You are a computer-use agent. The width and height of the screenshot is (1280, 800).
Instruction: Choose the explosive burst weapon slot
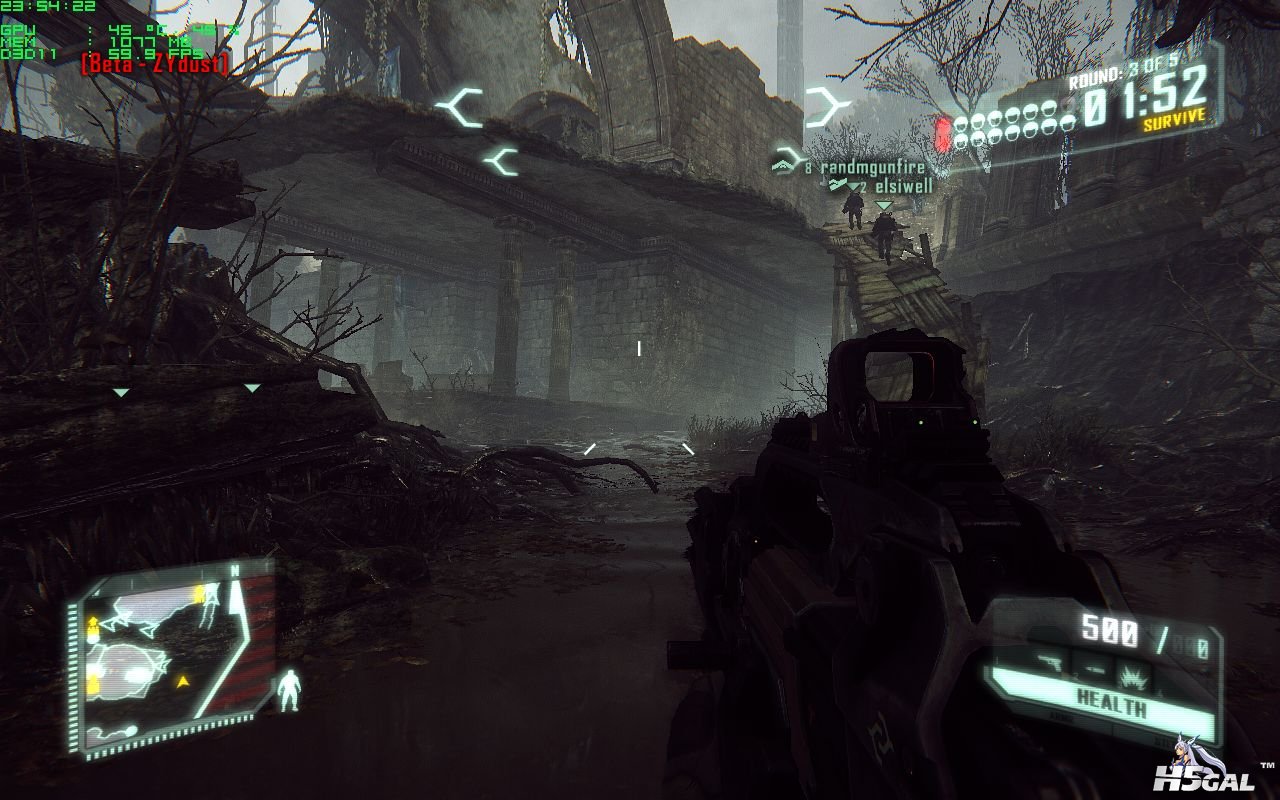[x=1135, y=671]
